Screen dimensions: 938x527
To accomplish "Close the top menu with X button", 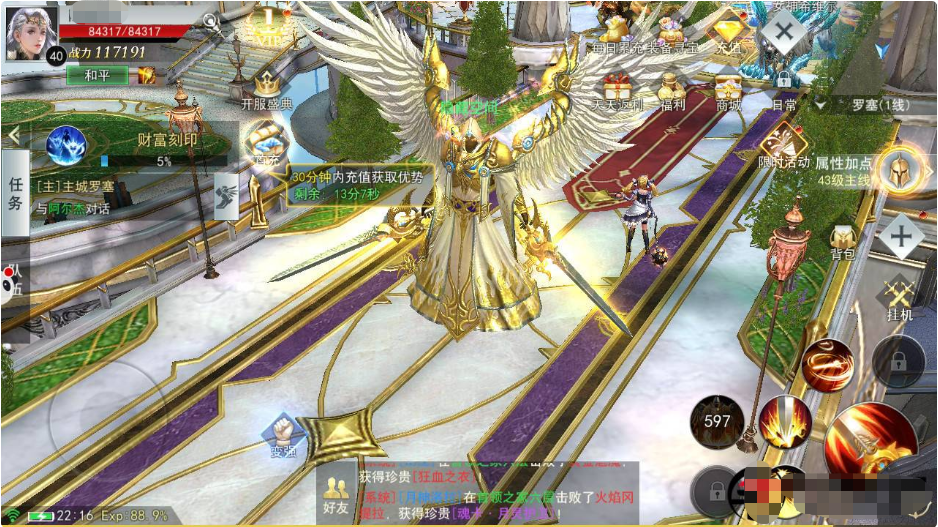I will (783, 29).
